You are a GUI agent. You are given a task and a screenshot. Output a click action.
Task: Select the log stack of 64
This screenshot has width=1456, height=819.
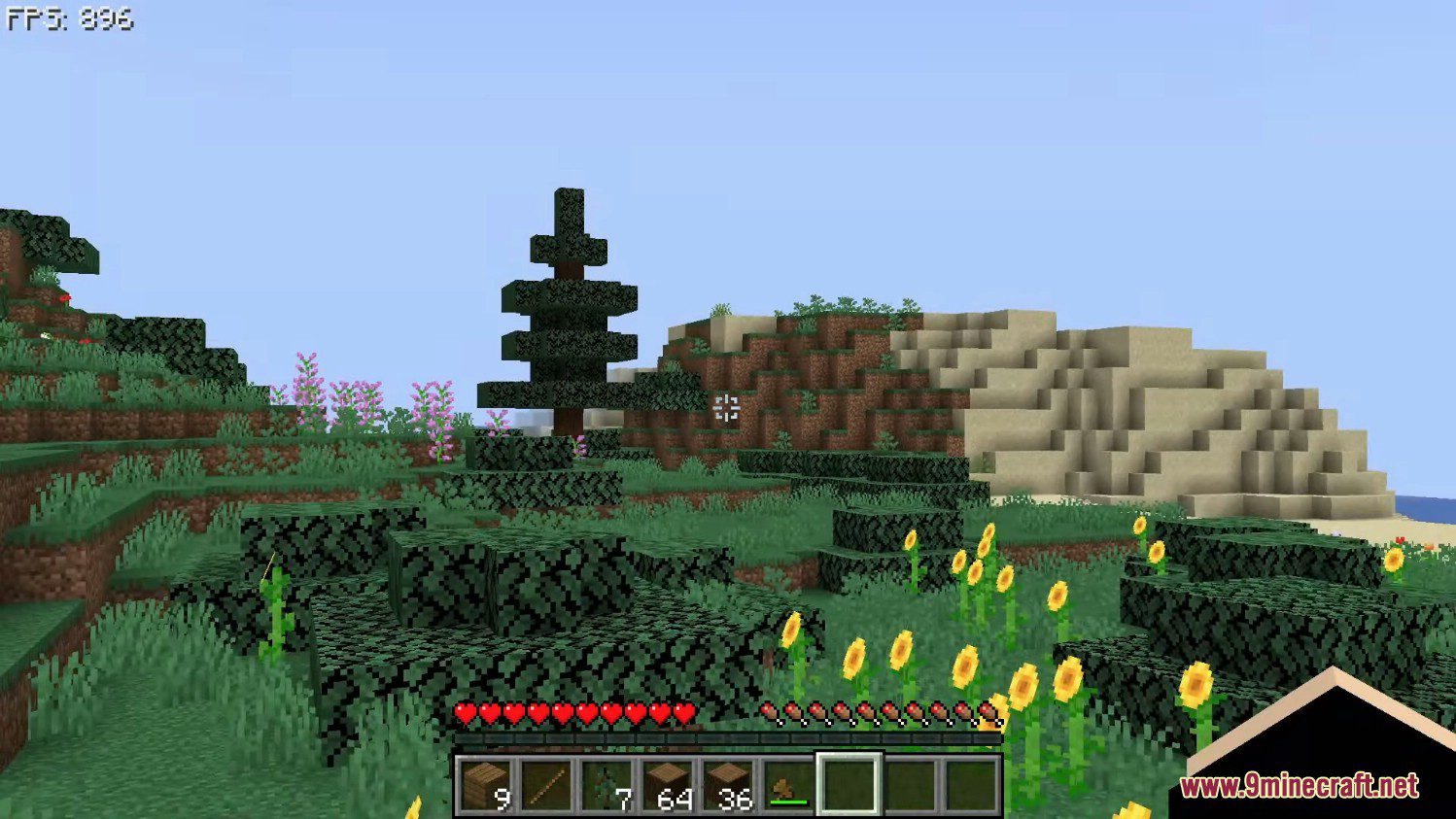668,785
